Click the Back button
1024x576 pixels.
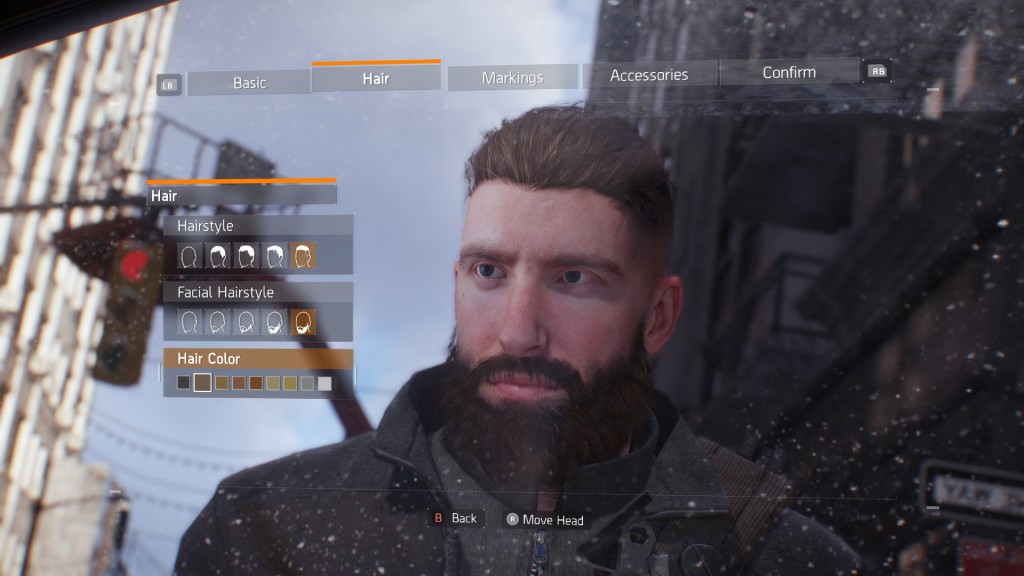click(455, 518)
